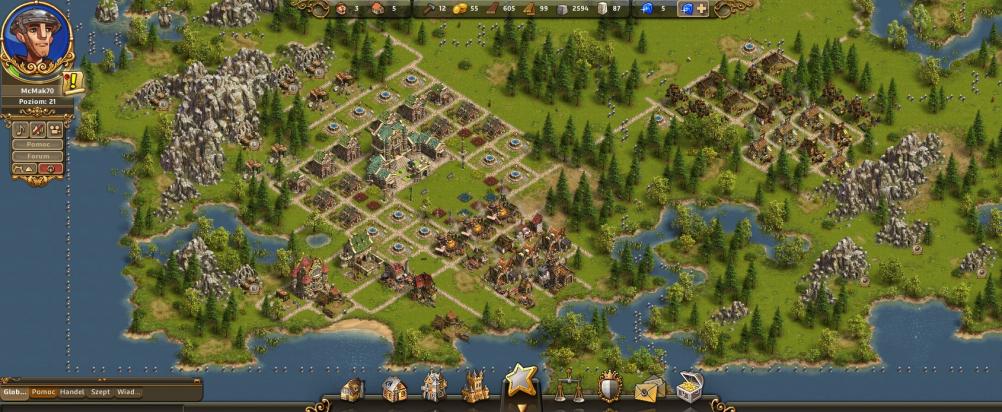
Task: Open the Forum button
Action: coord(38,156)
